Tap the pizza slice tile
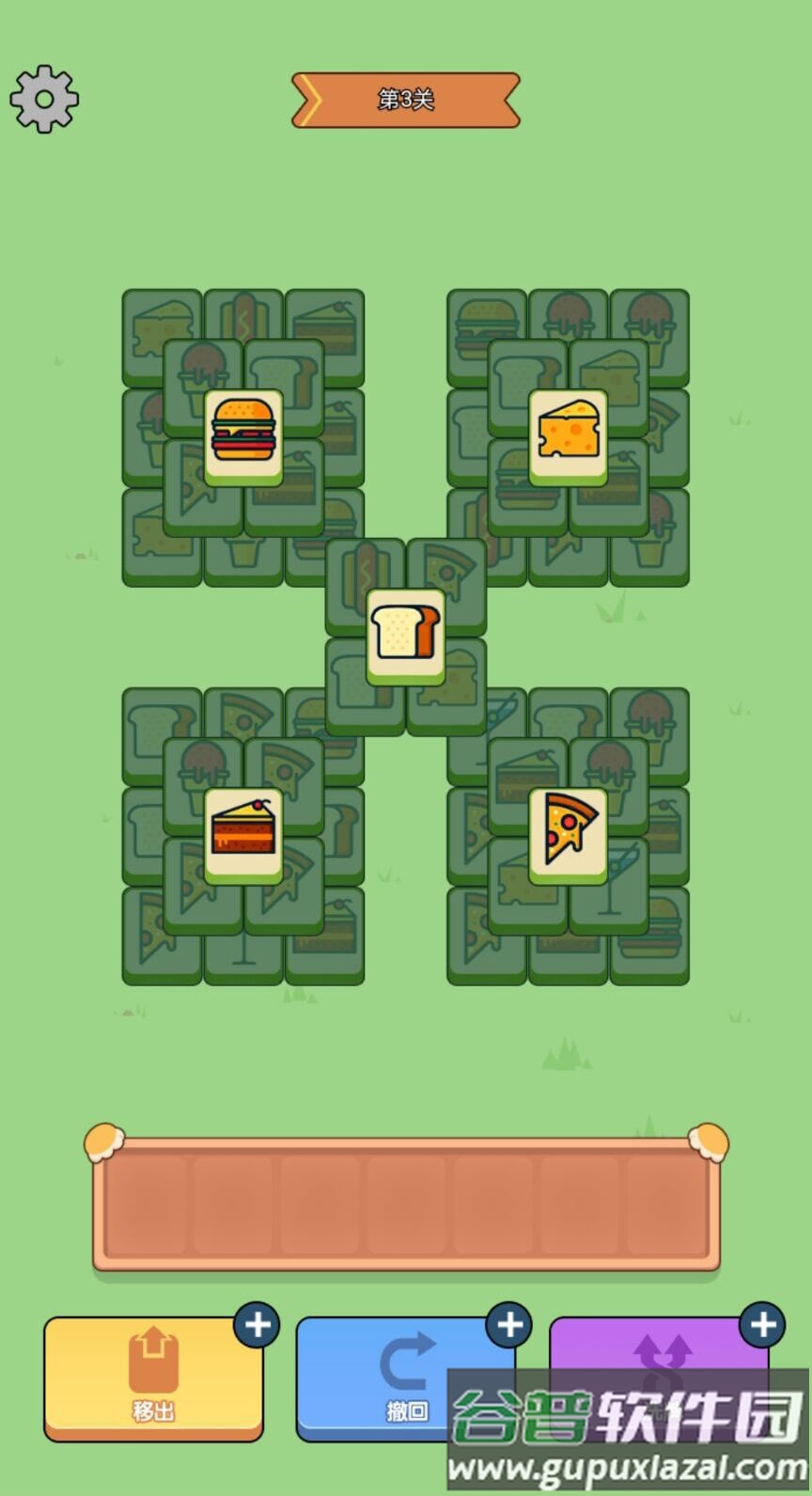812x1496 pixels. (568, 832)
